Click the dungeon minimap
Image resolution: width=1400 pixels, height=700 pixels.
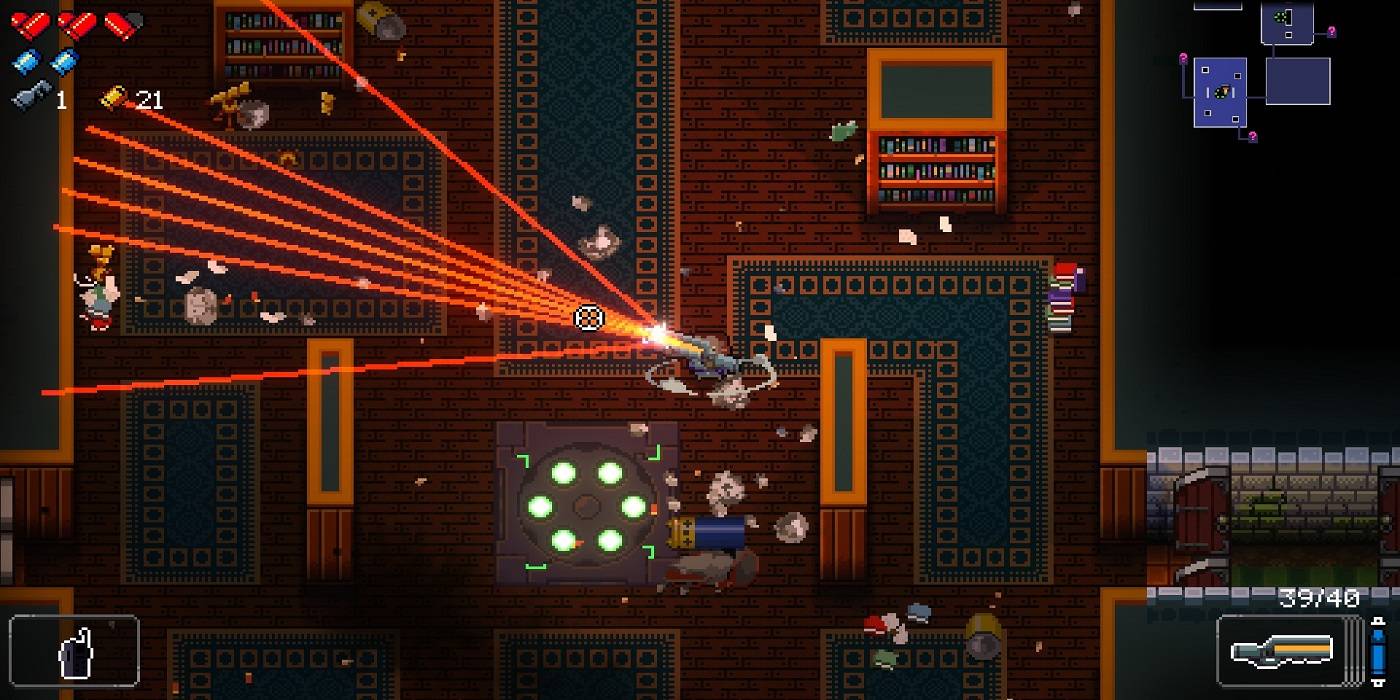tap(1262, 70)
